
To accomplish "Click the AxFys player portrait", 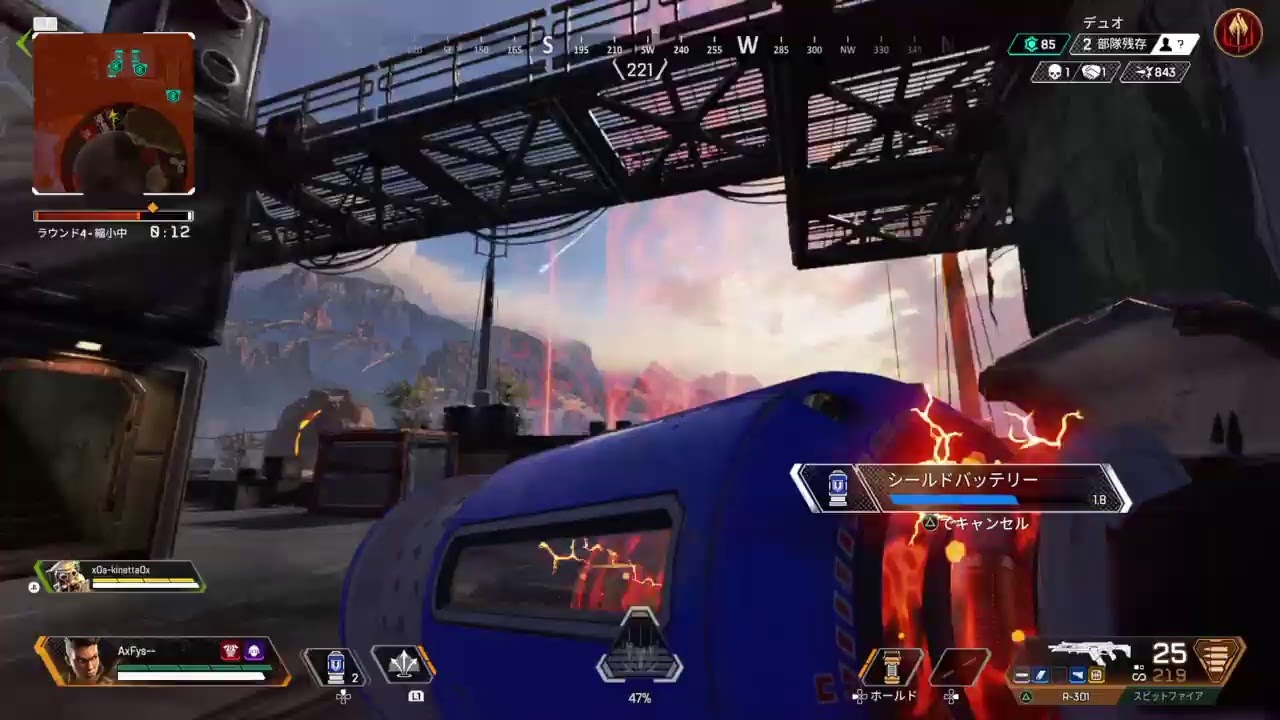I will tap(82, 660).
